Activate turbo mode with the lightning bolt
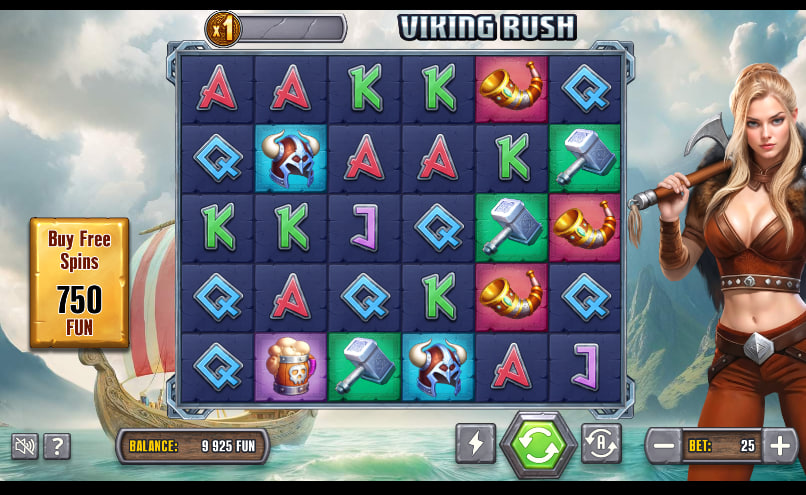This screenshot has height=495, width=806. click(475, 444)
